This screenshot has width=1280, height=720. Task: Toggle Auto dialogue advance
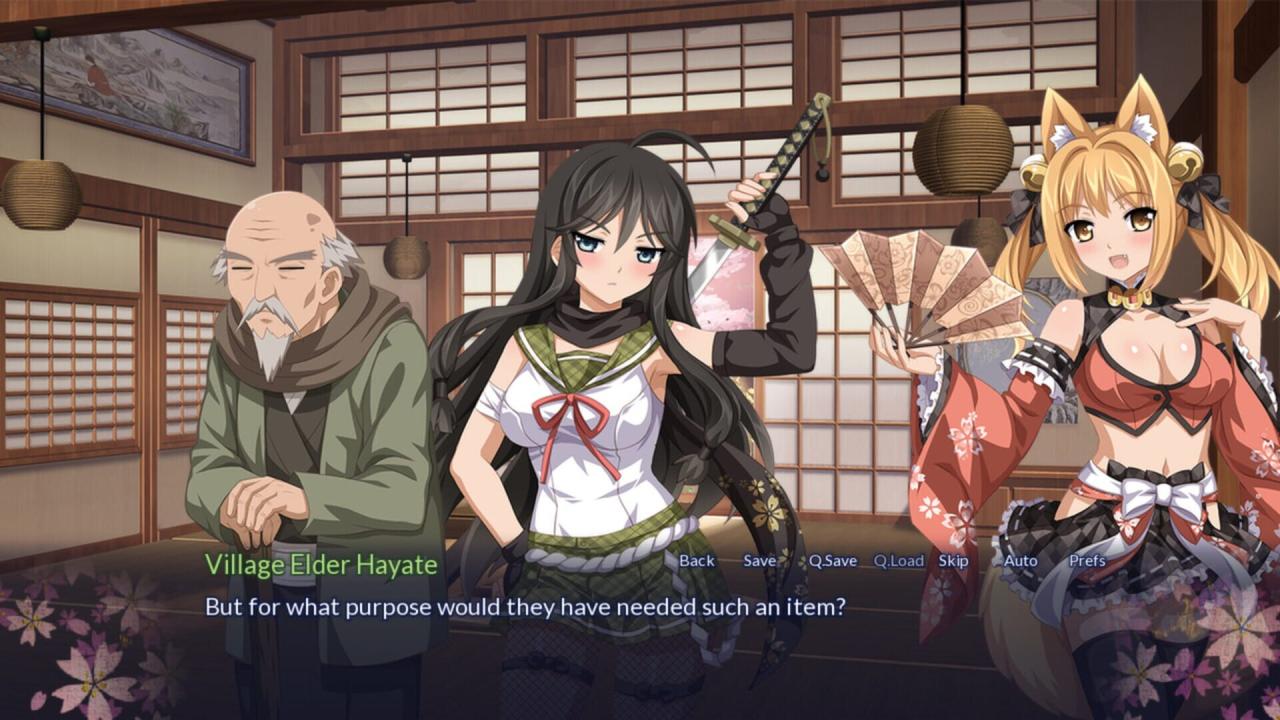point(1020,561)
